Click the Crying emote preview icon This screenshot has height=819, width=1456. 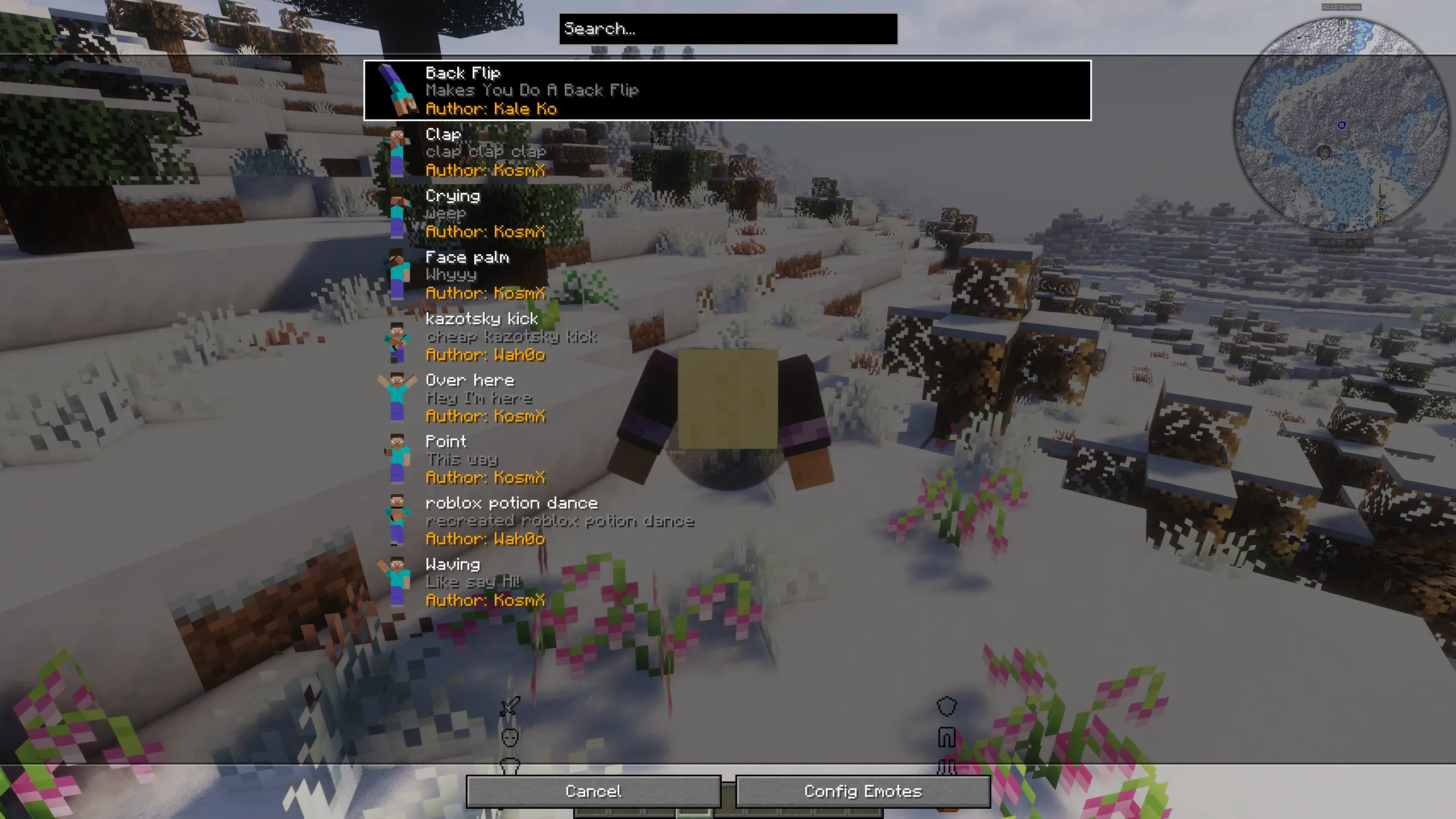[x=398, y=215]
